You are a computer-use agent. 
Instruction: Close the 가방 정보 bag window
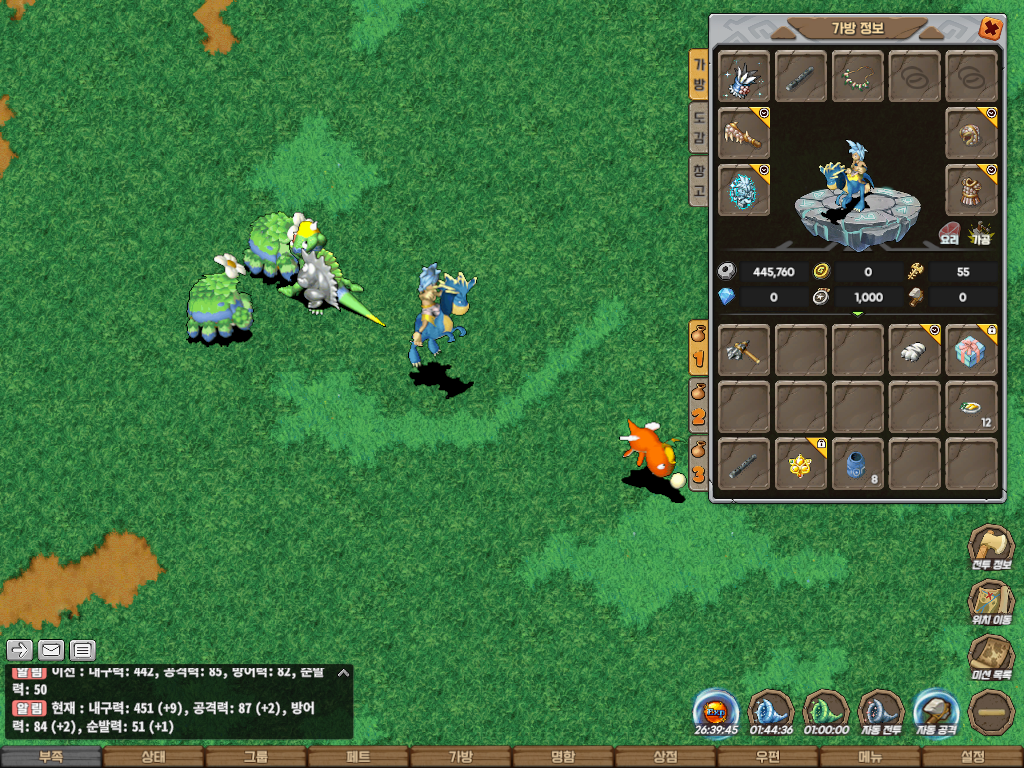pyautogui.click(x=989, y=28)
